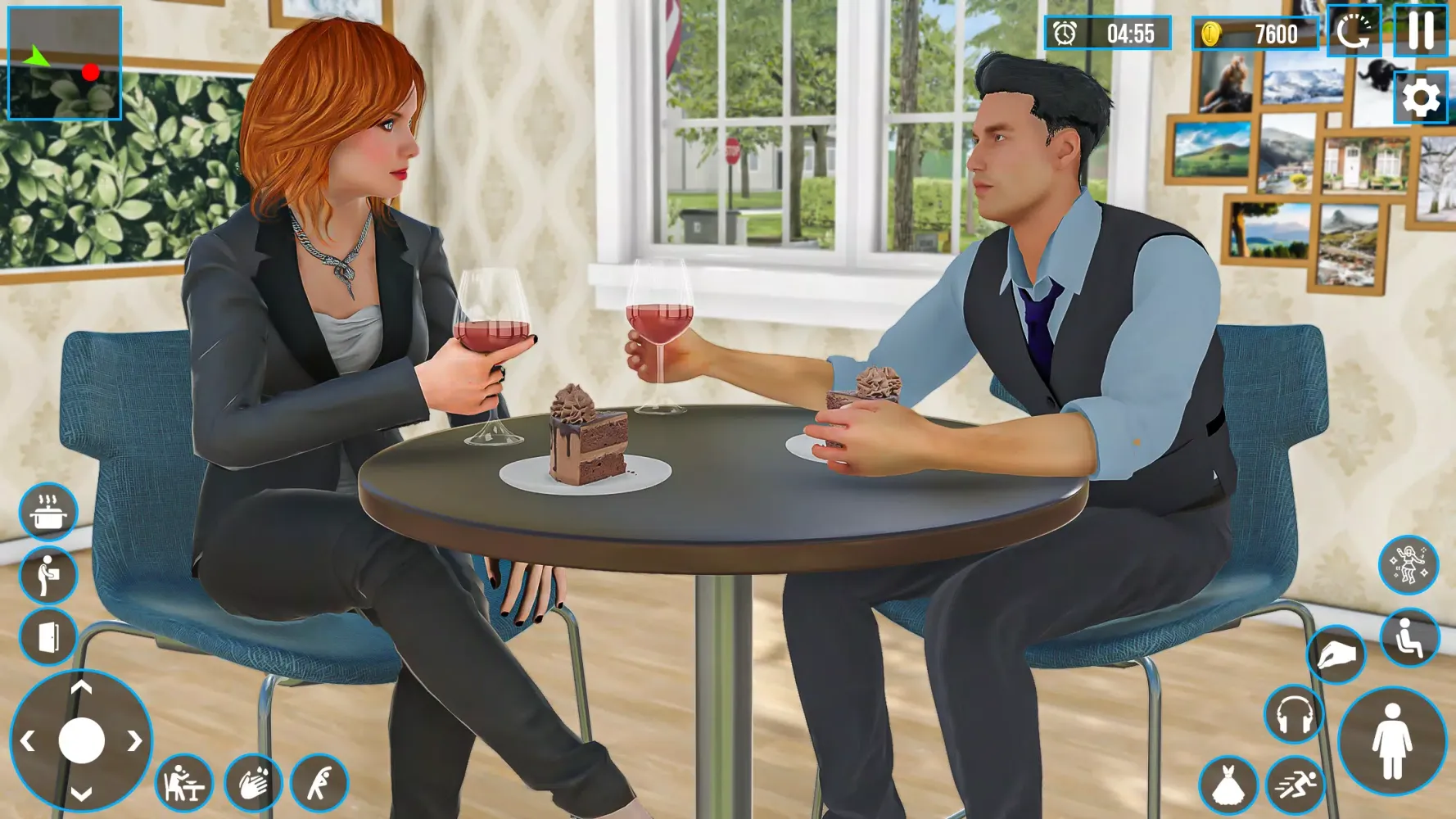
Task: Open the gear settings menu
Action: 1421,98
